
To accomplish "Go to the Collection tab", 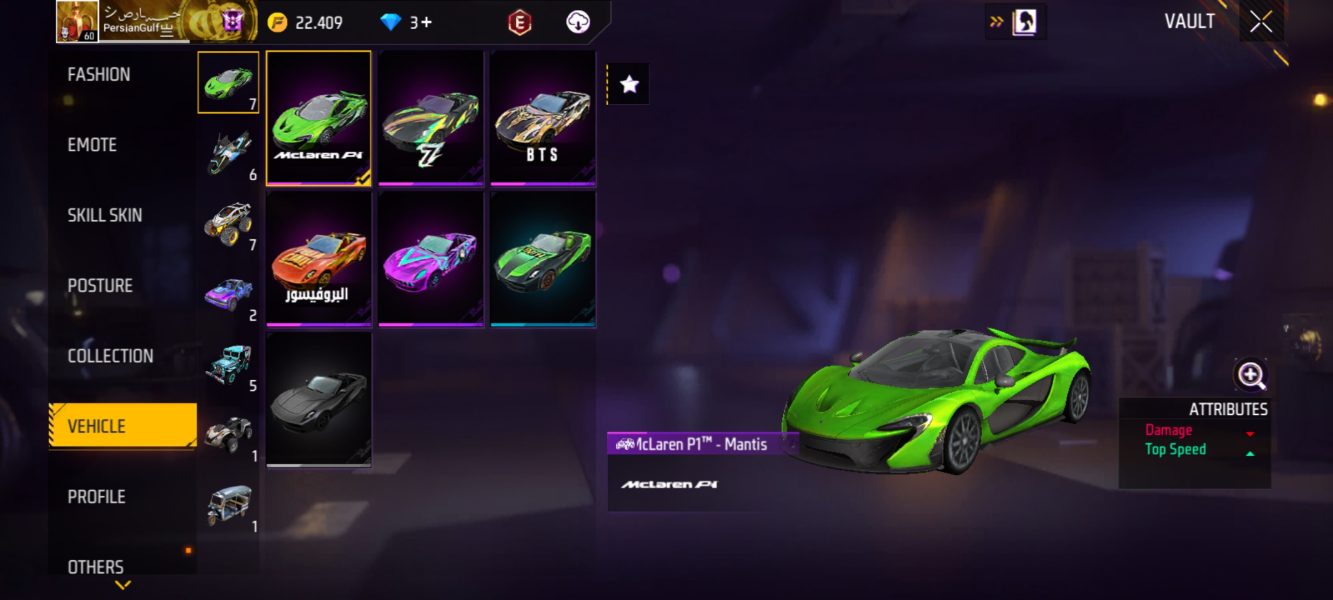I will point(110,356).
